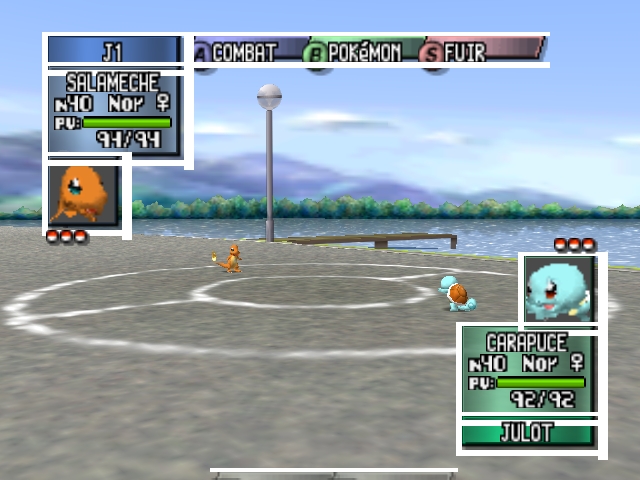This screenshot has height=480, width=640.
Task: Select the J1 player name panel
Action: click(113, 51)
